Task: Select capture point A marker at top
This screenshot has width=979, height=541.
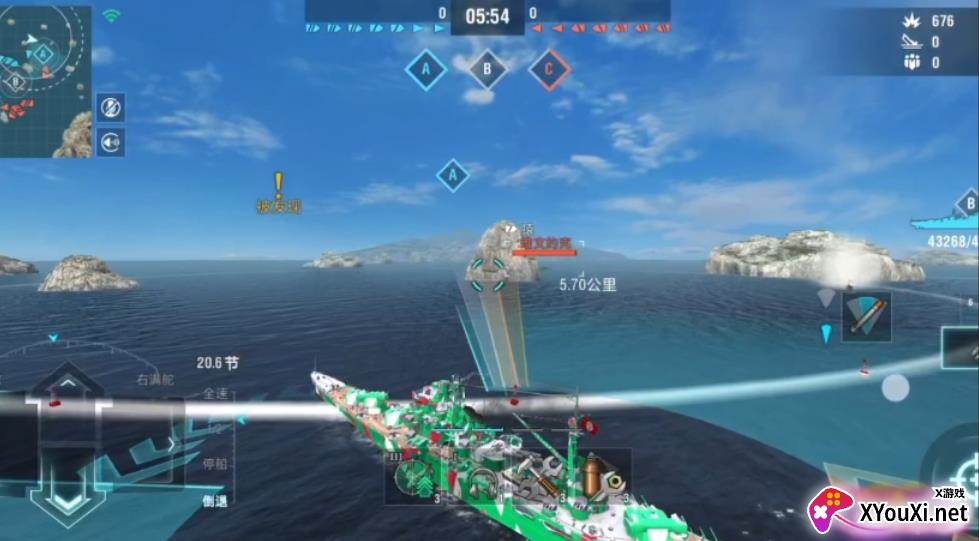Action: pos(426,69)
